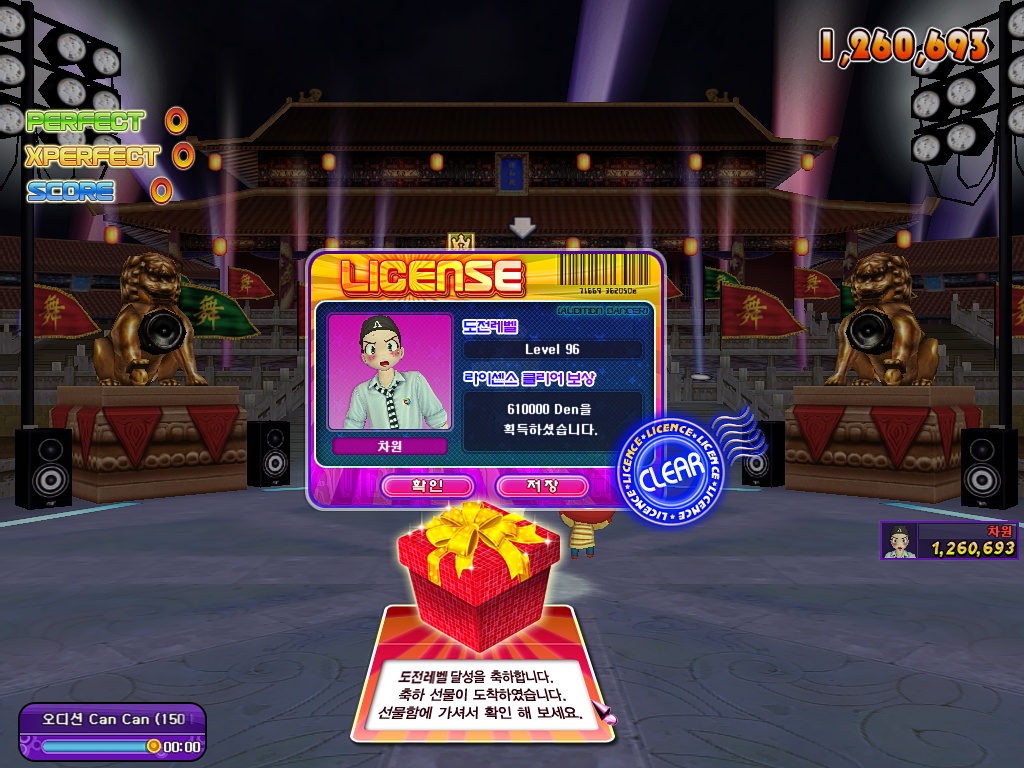The image size is (1024, 768).
Task: Confirm the license result with 확인
Action: 427,486
